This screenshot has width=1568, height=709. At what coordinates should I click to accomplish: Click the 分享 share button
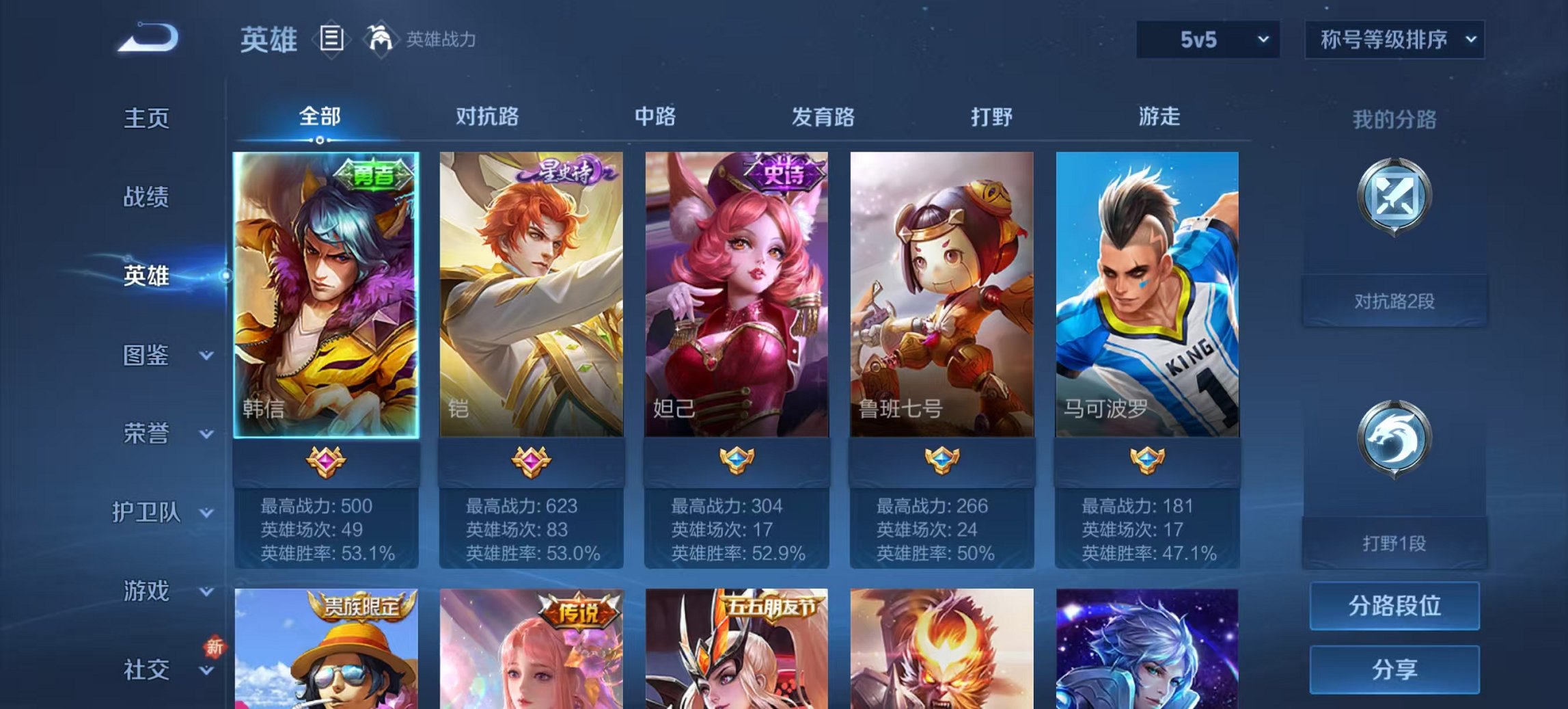pyautogui.click(x=1394, y=667)
